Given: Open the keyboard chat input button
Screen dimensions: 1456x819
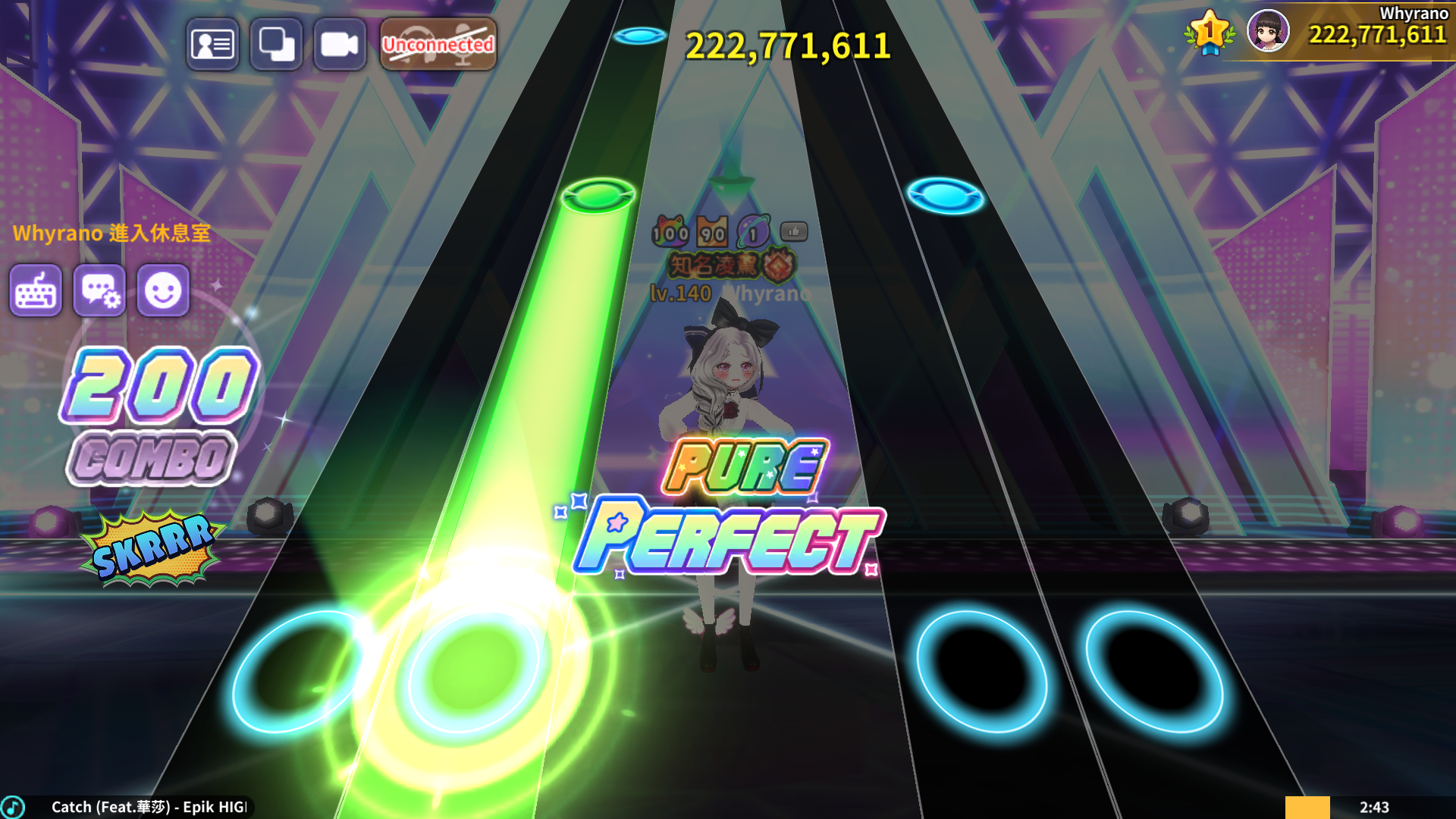Looking at the screenshot, I should pos(36,290).
